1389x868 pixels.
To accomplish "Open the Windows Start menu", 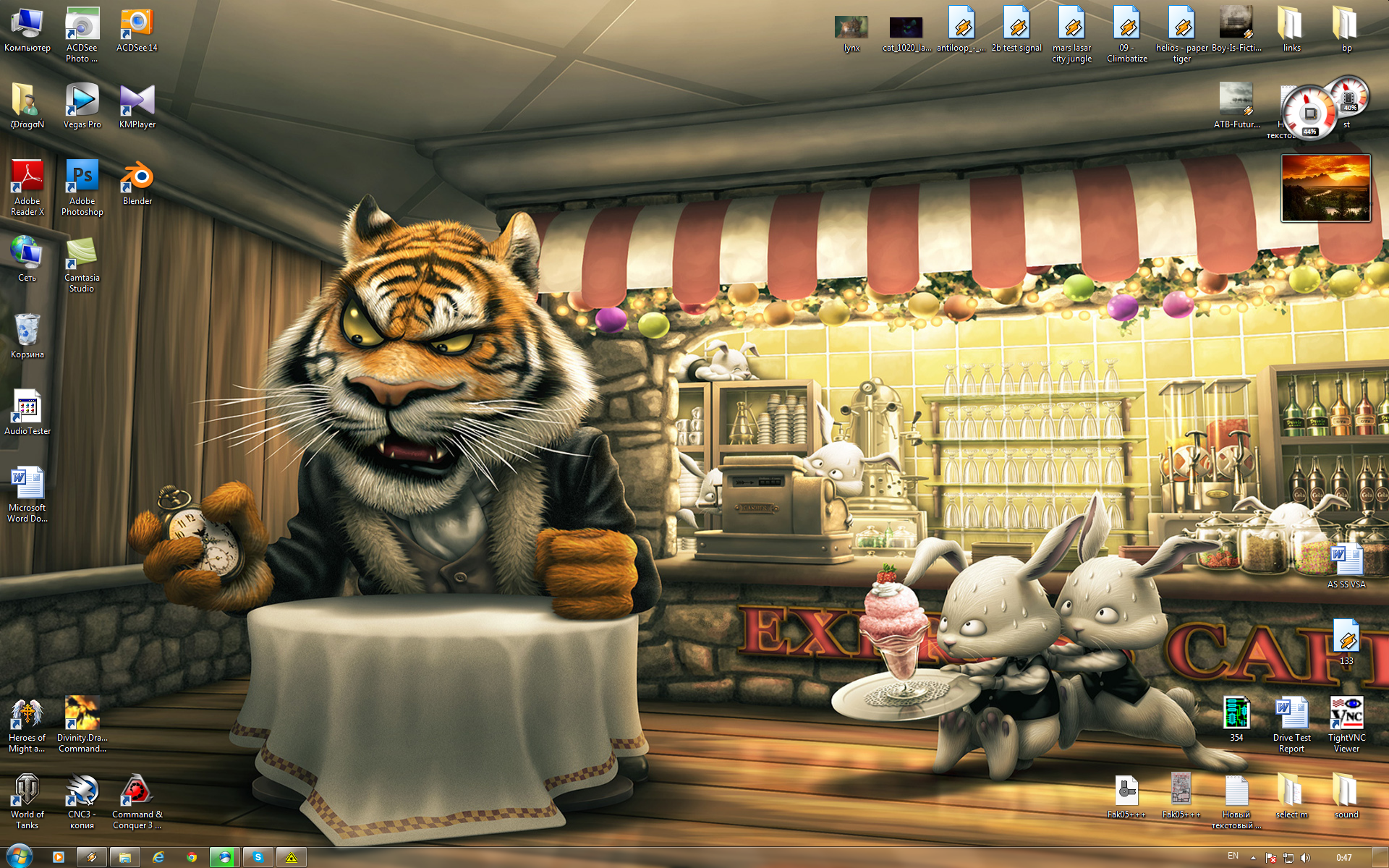I will (19, 857).
